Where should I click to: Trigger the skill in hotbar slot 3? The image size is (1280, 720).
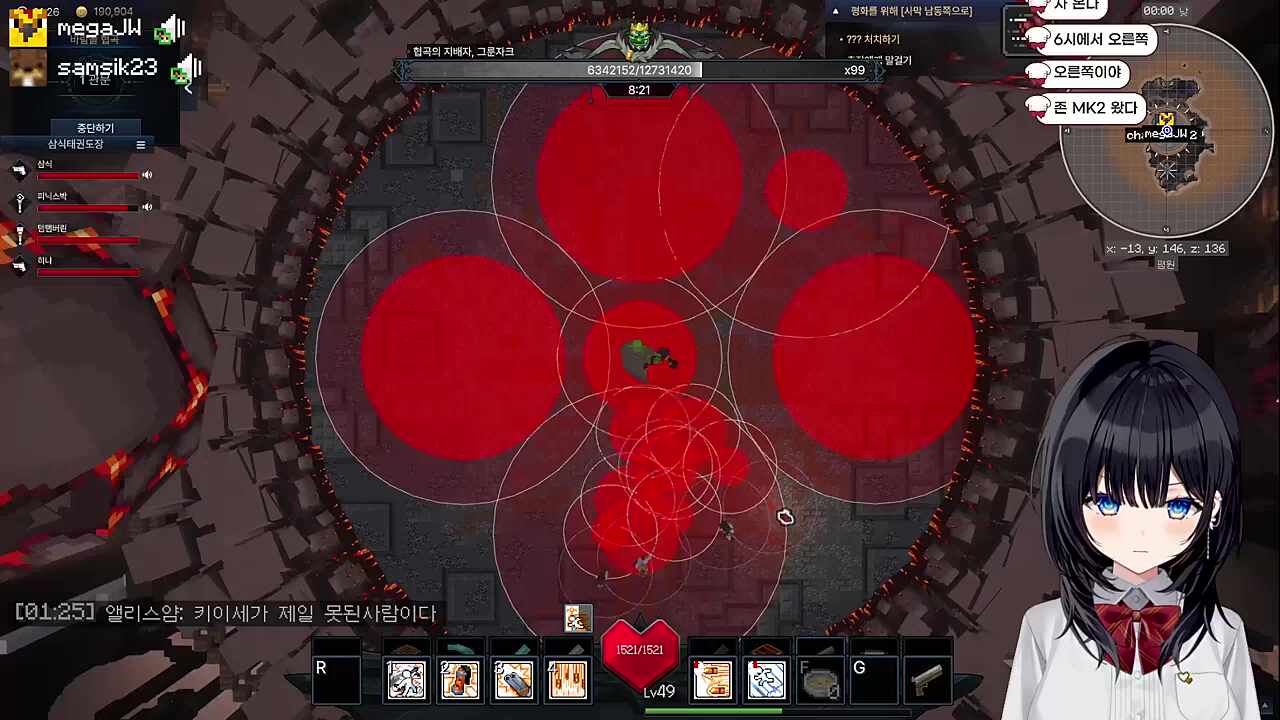click(x=514, y=680)
